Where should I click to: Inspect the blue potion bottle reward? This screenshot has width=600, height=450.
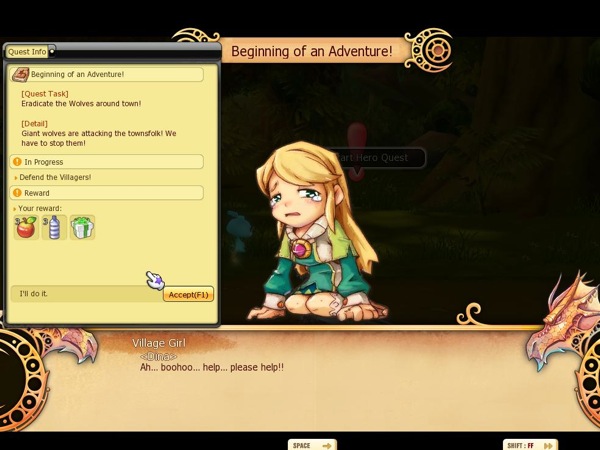(x=54, y=228)
